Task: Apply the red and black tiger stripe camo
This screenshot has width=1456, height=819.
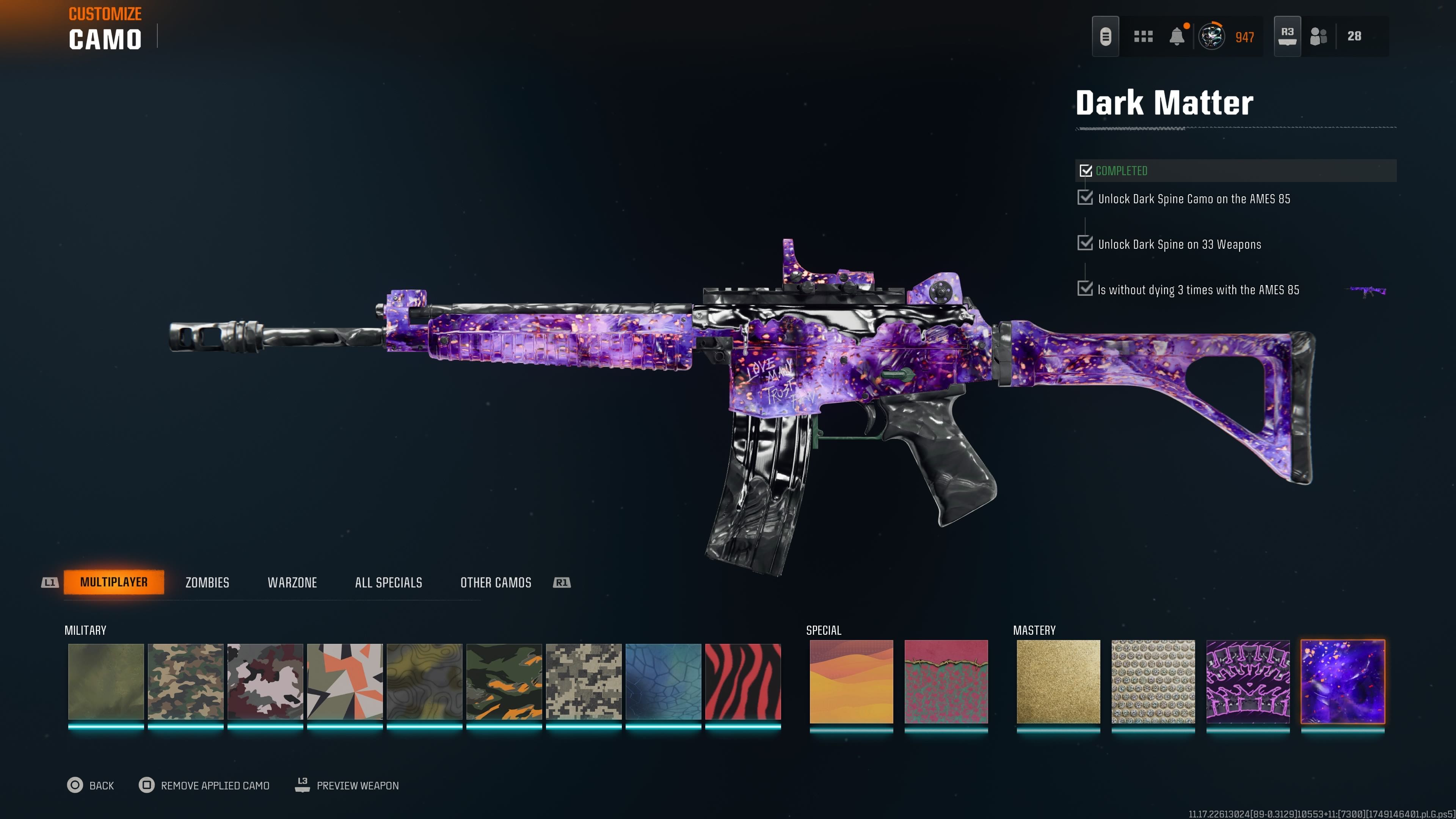Action: (743, 682)
